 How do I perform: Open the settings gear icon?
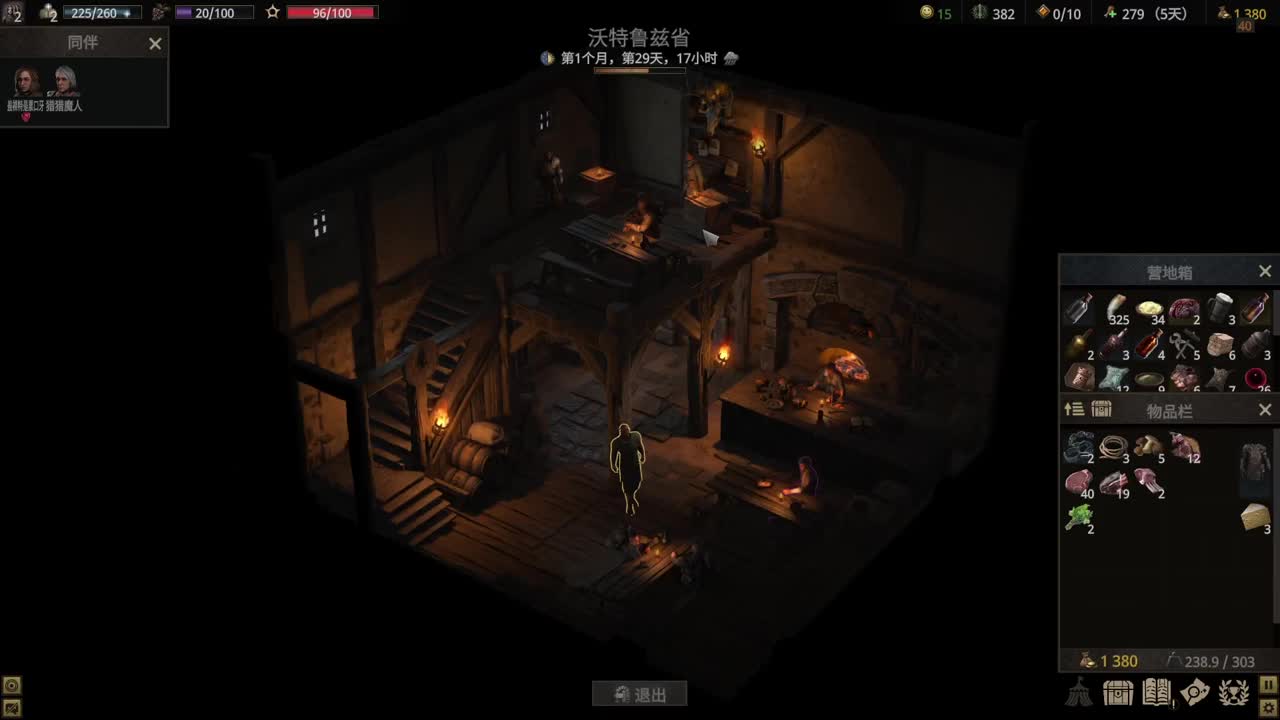point(1268,707)
